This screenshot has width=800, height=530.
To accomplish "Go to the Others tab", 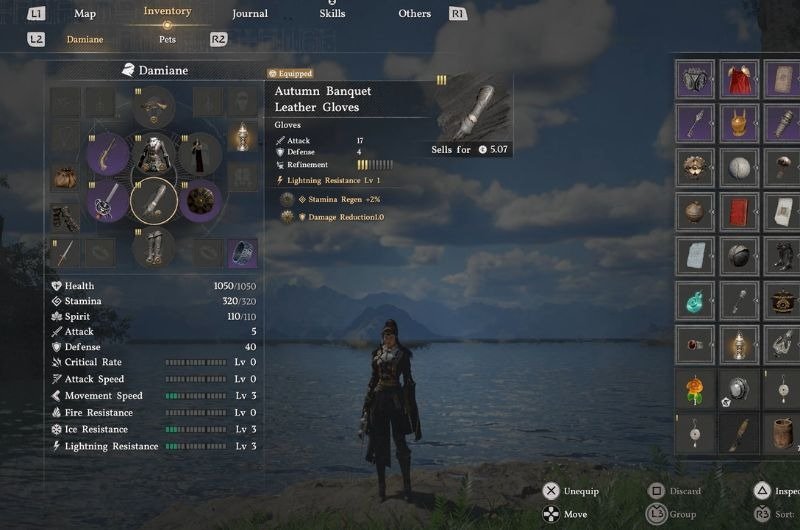I will tap(414, 14).
